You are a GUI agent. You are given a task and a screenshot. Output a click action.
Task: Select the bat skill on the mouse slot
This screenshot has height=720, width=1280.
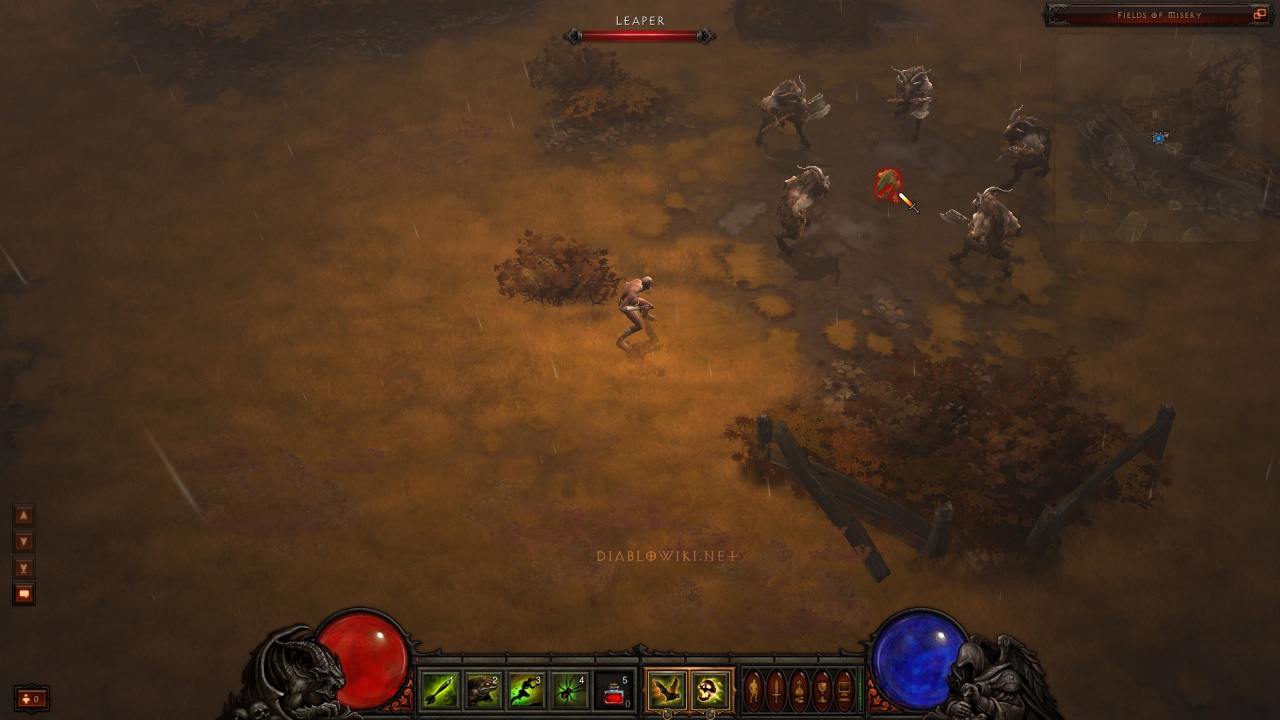point(666,690)
